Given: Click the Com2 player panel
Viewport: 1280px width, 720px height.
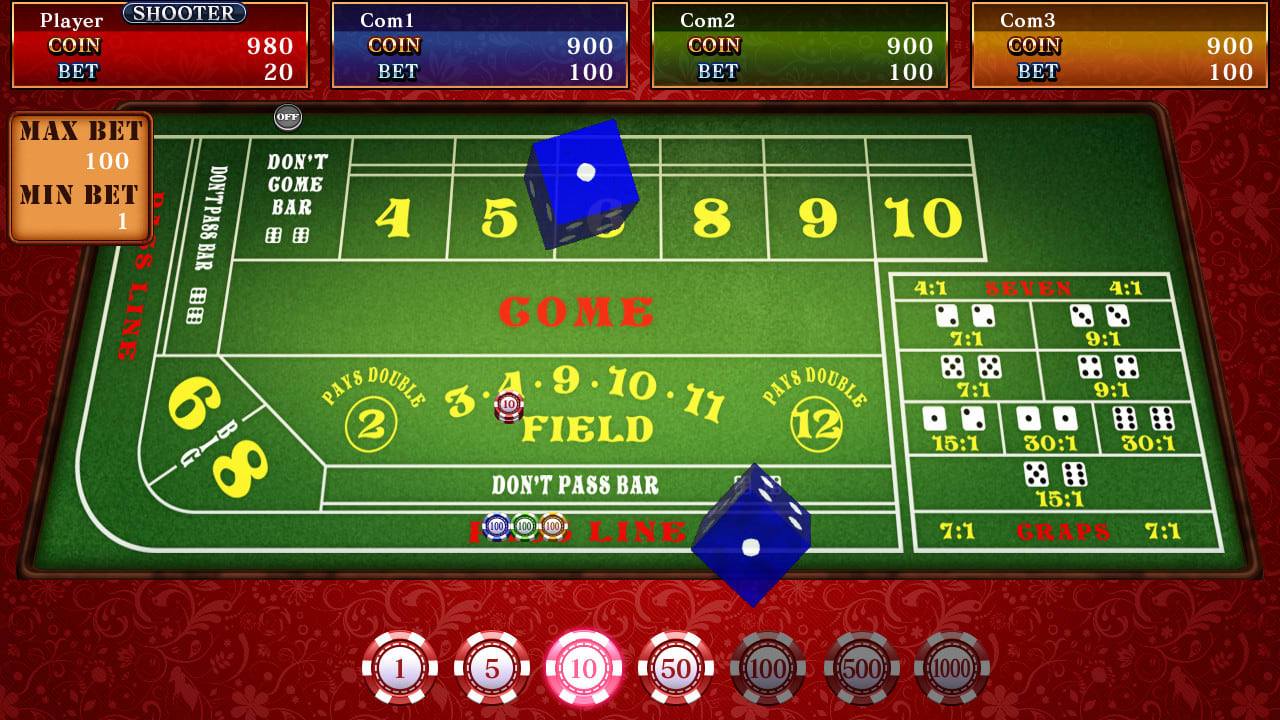Looking at the screenshot, I should (800, 43).
